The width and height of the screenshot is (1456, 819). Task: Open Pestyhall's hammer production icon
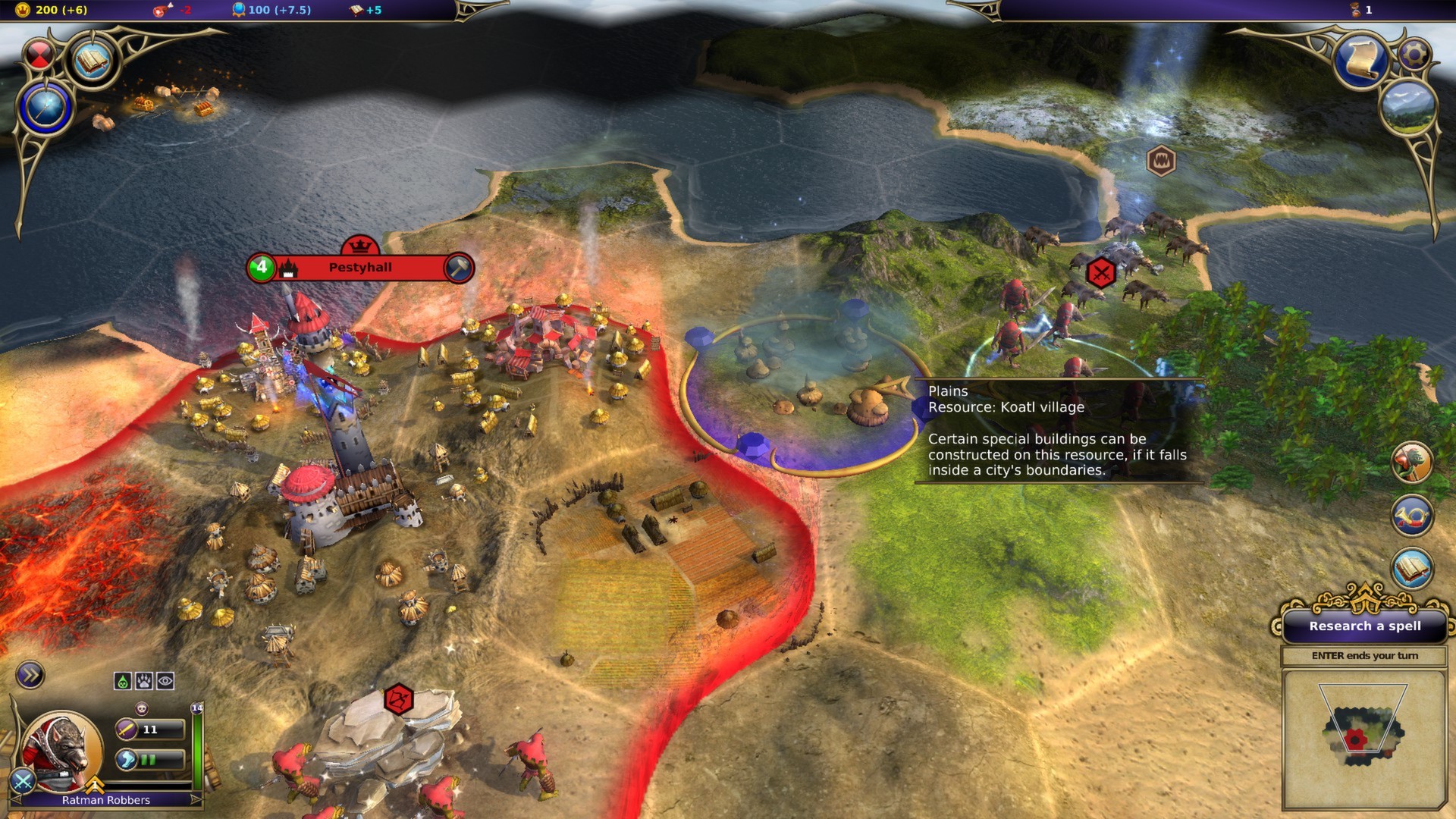(x=458, y=268)
